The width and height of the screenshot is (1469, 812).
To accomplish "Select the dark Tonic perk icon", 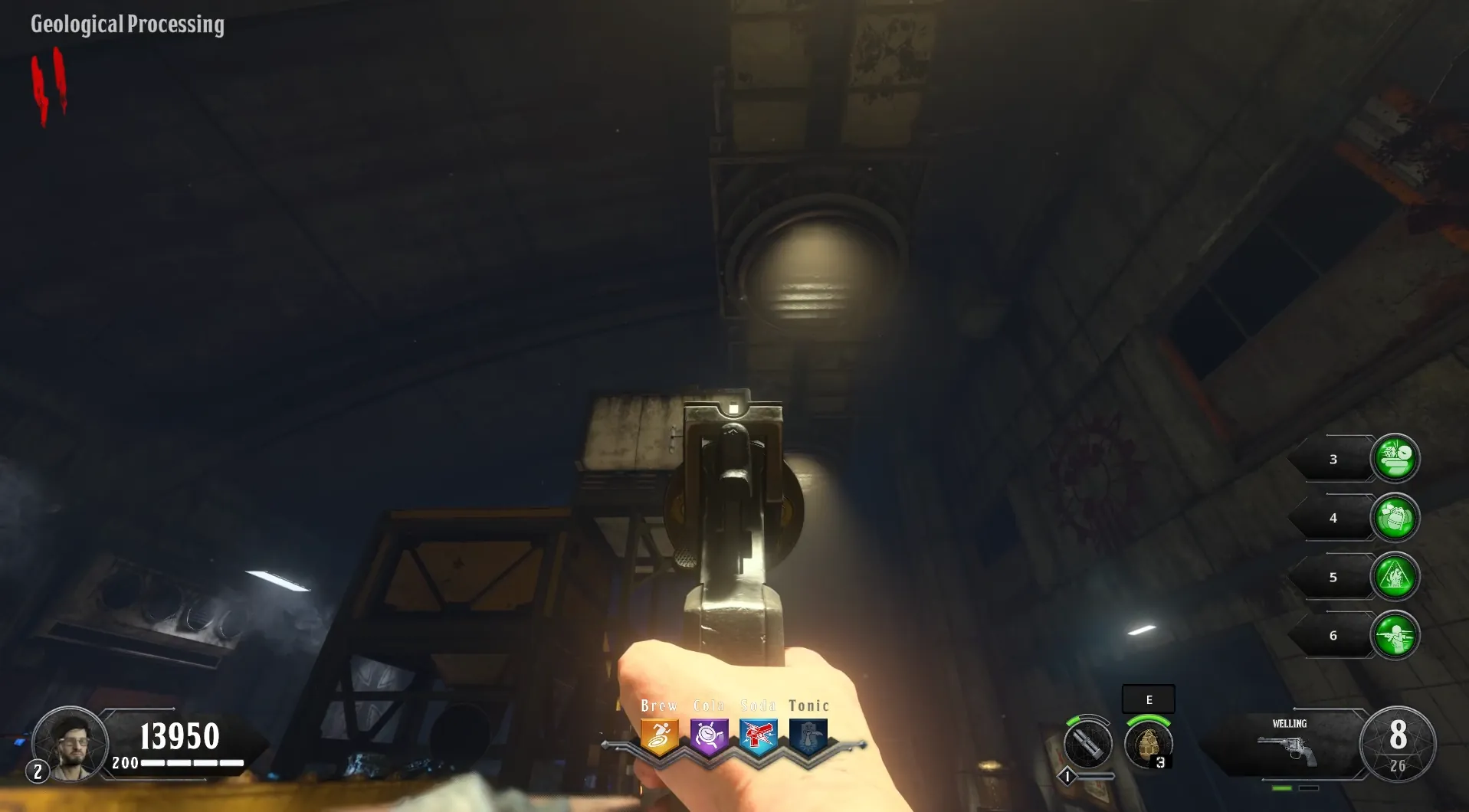I will pos(808,736).
